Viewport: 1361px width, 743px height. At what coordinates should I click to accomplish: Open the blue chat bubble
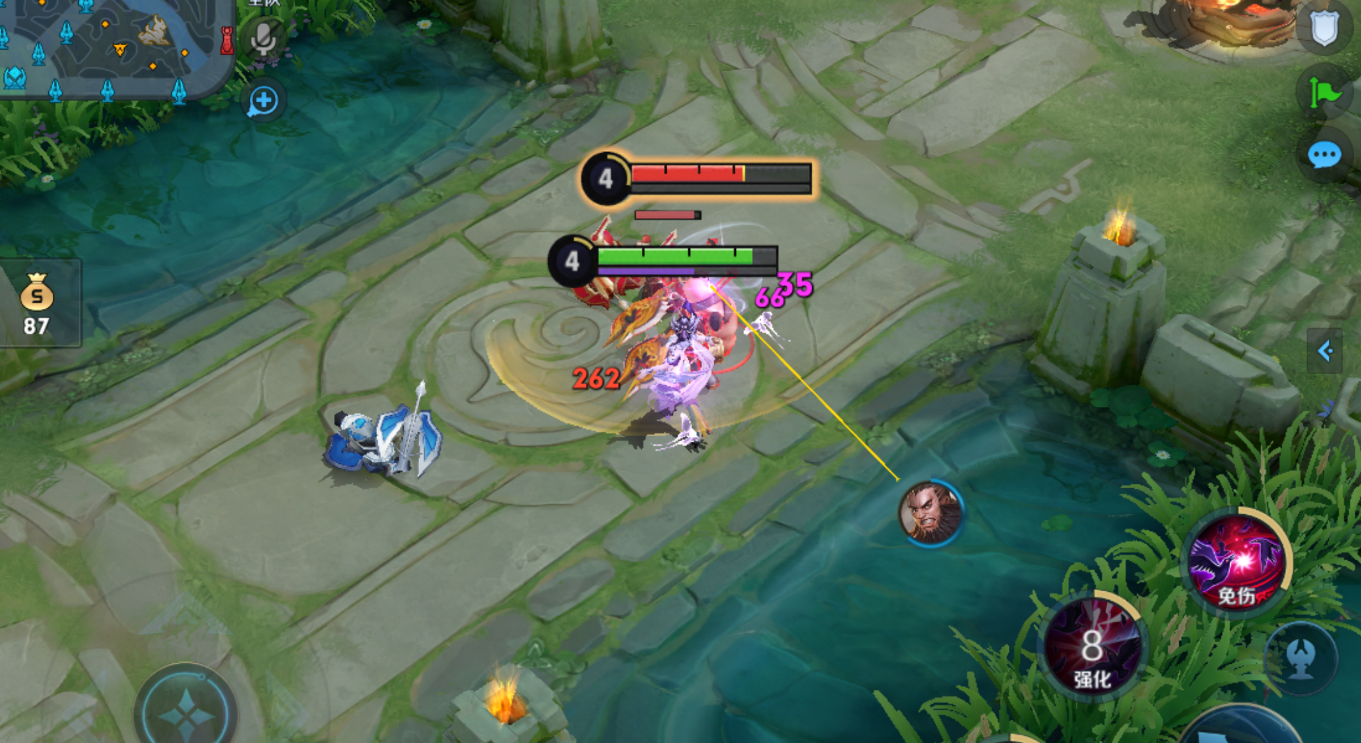(x=1324, y=155)
